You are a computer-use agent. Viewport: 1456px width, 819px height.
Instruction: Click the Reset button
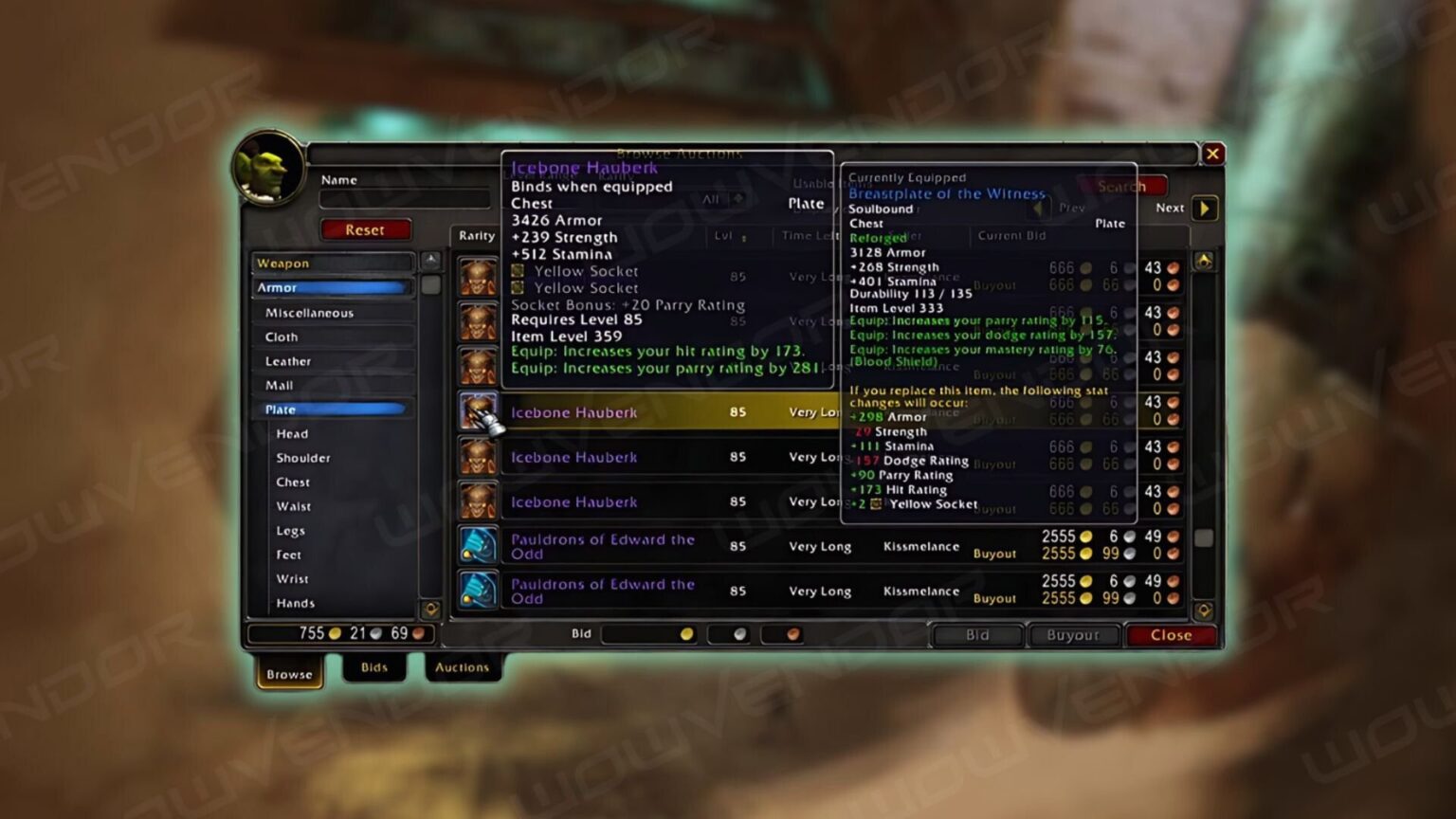pyautogui.click(x=366, y=229)
